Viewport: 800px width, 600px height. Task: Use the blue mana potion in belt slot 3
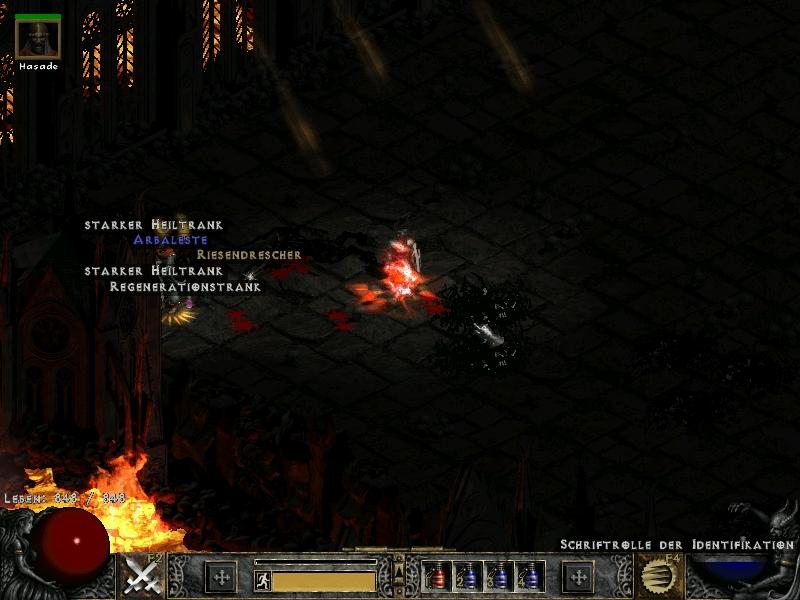pos(498,577)
